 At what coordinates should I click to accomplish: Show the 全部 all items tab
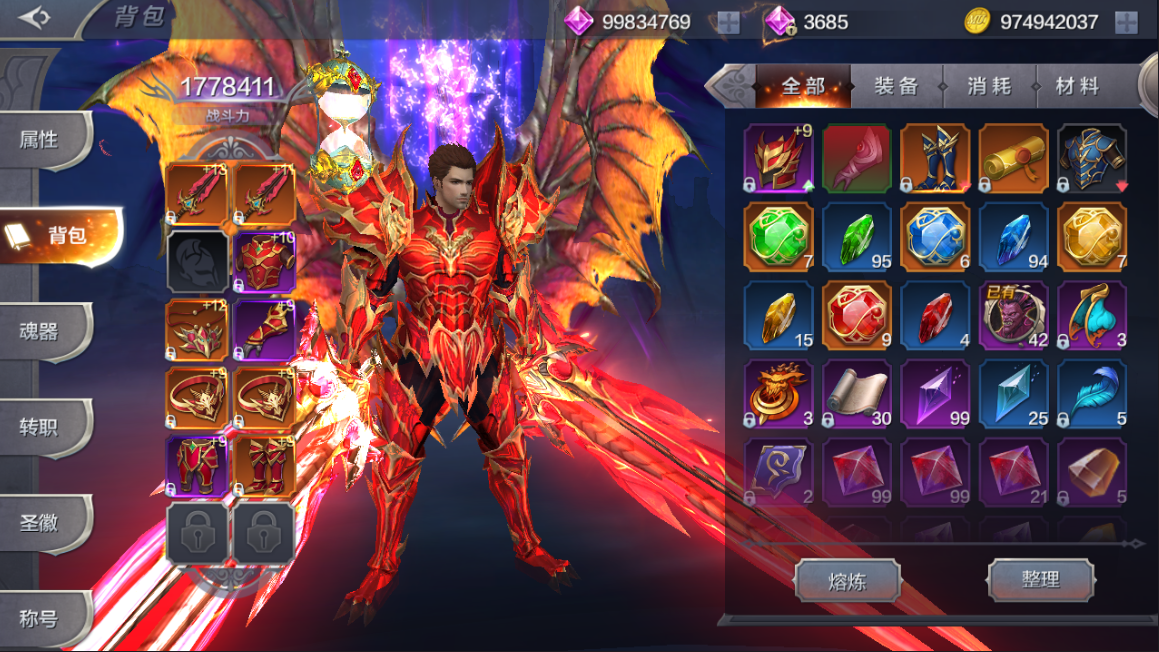[x=803, y=87]
